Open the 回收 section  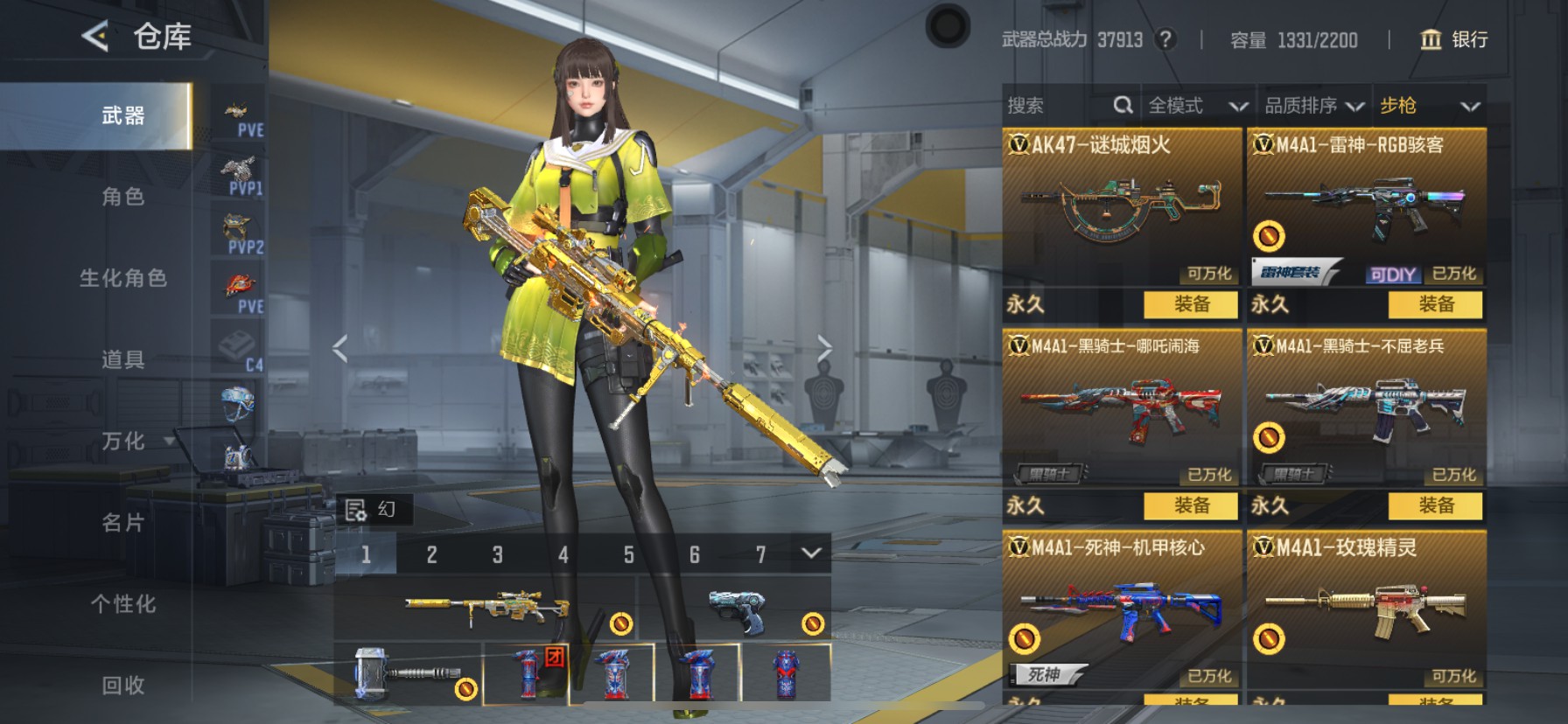[x=122, y=686]
